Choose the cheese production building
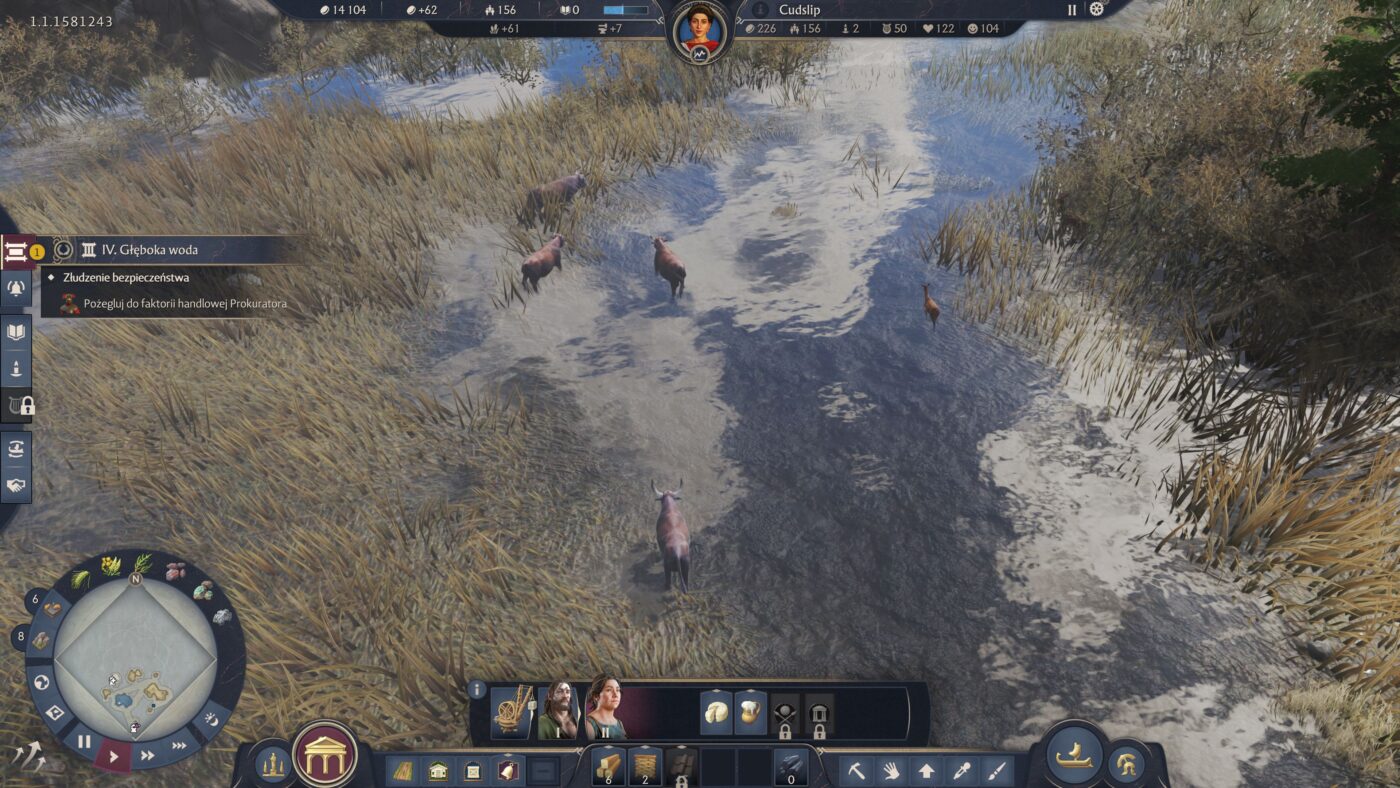 coord(716,714)
